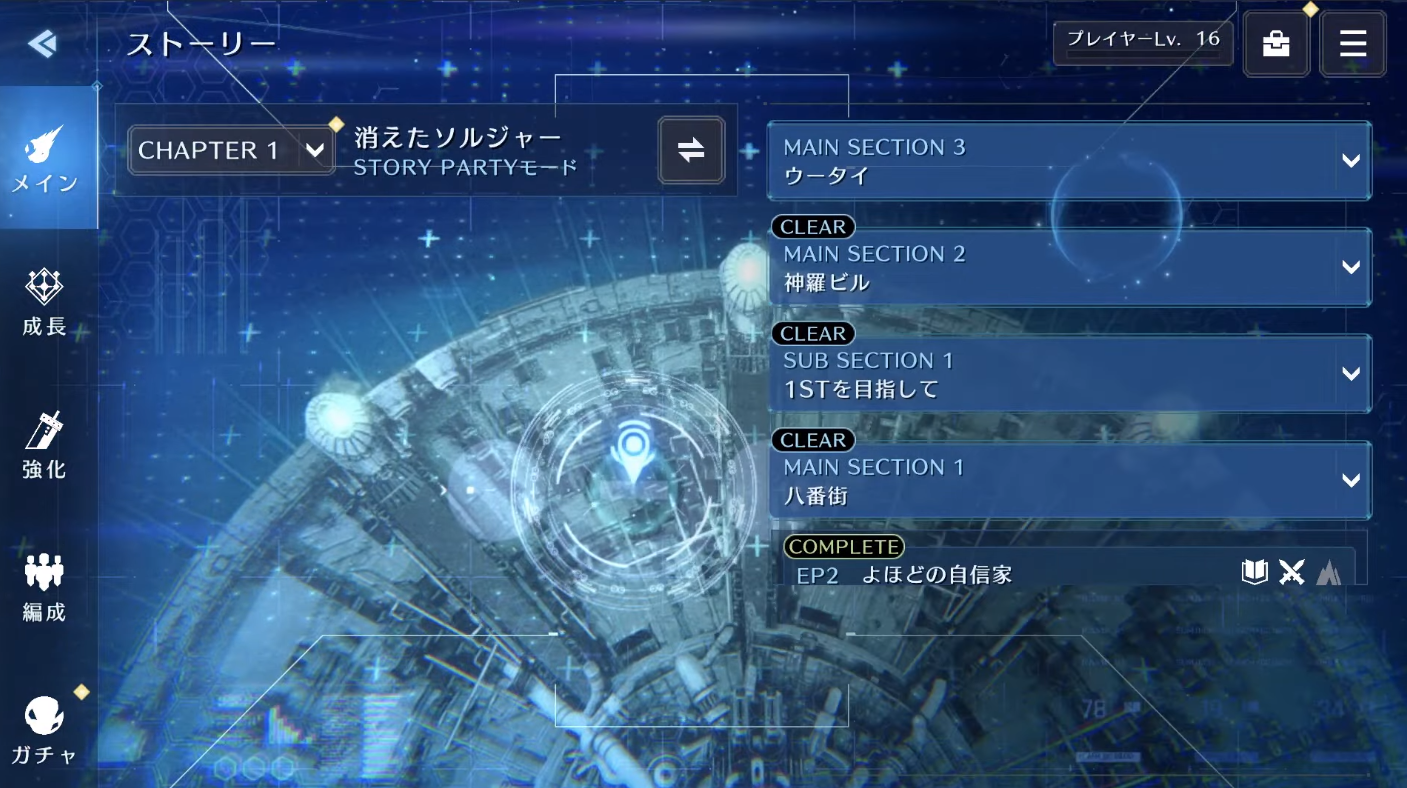Open the briefcase inventory icon
The image size is (1407, 788).
point(1276,42)
